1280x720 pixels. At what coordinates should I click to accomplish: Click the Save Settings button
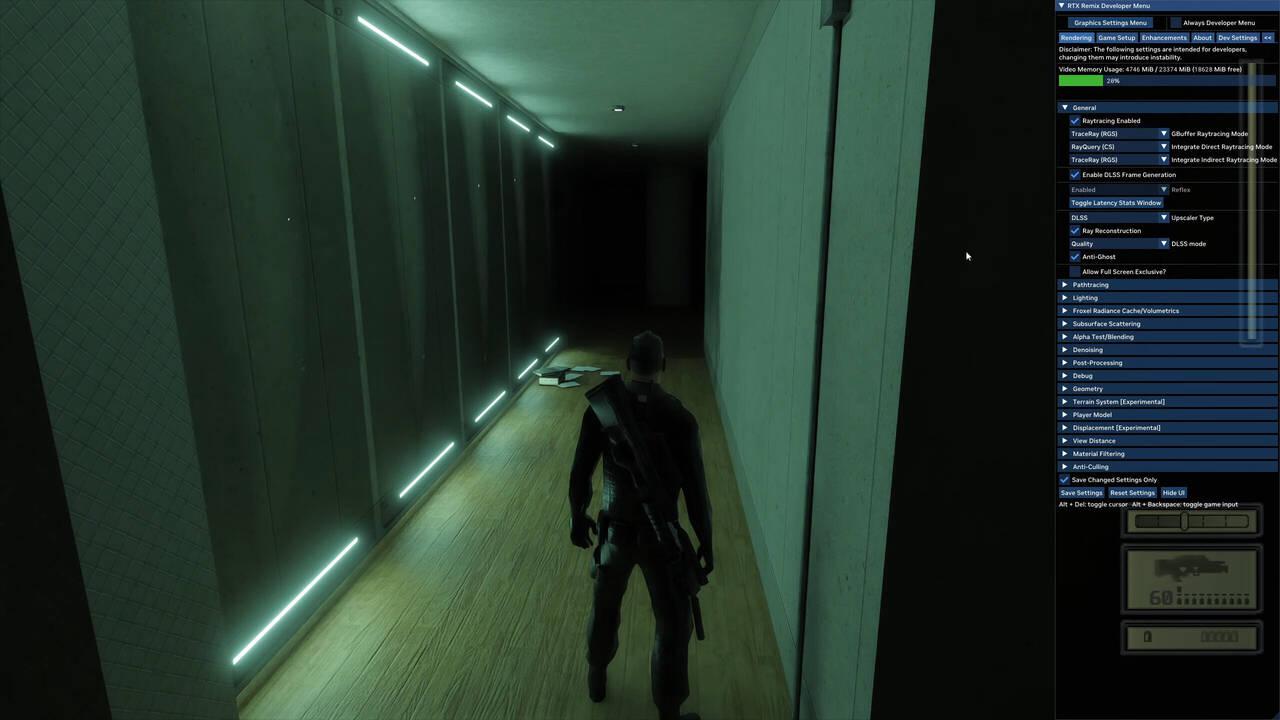pyautogui.click(x=1081, y=492)
